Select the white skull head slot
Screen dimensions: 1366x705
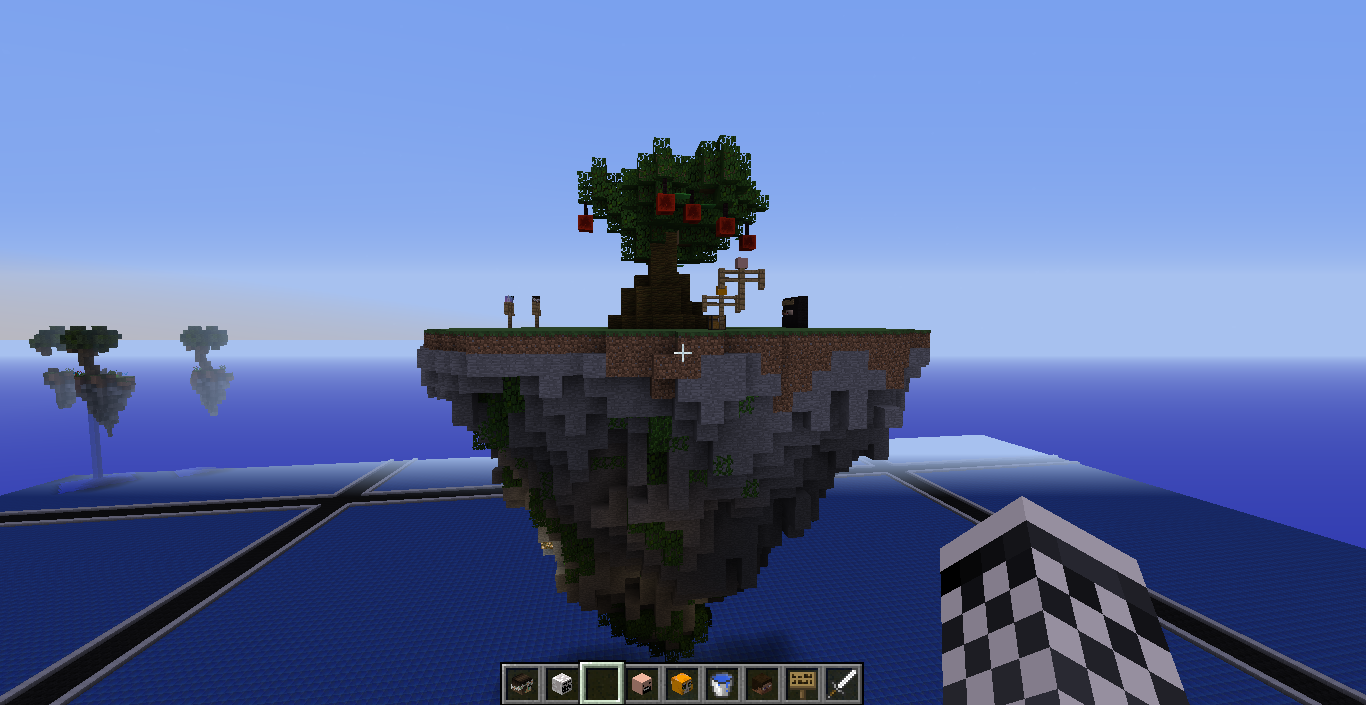(x=562, y=684)
